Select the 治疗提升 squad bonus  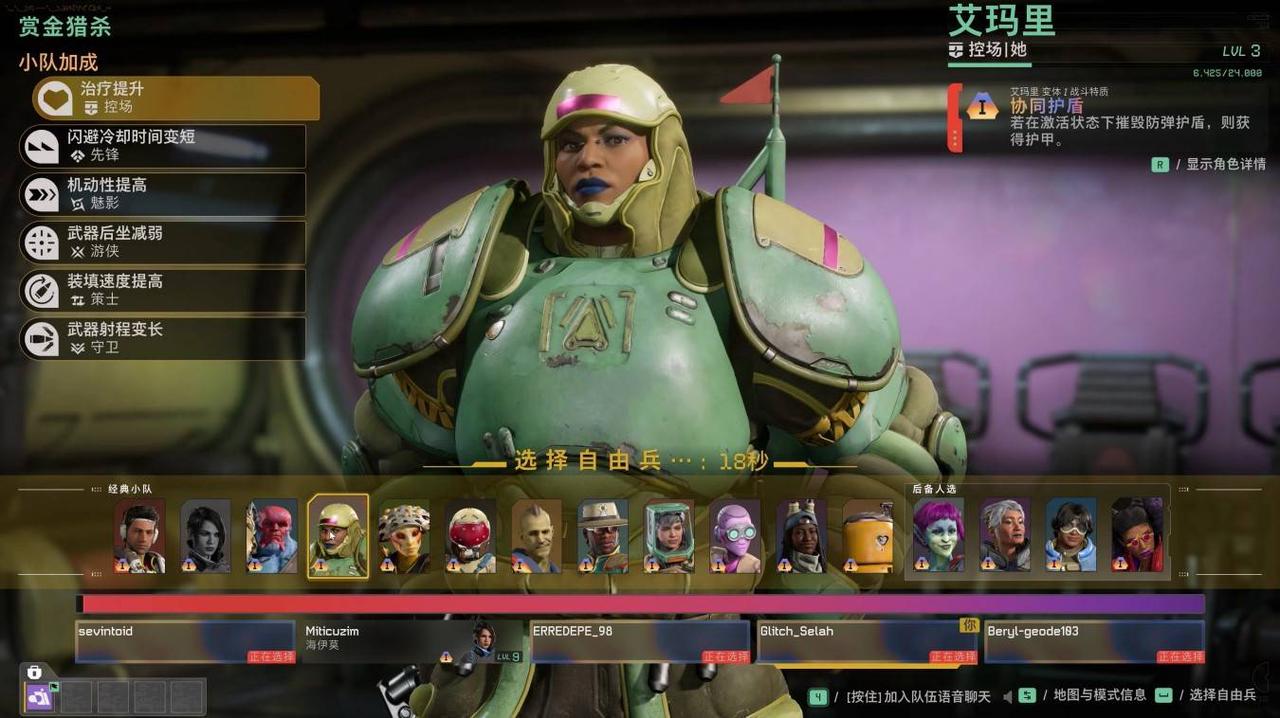(176, 98)
